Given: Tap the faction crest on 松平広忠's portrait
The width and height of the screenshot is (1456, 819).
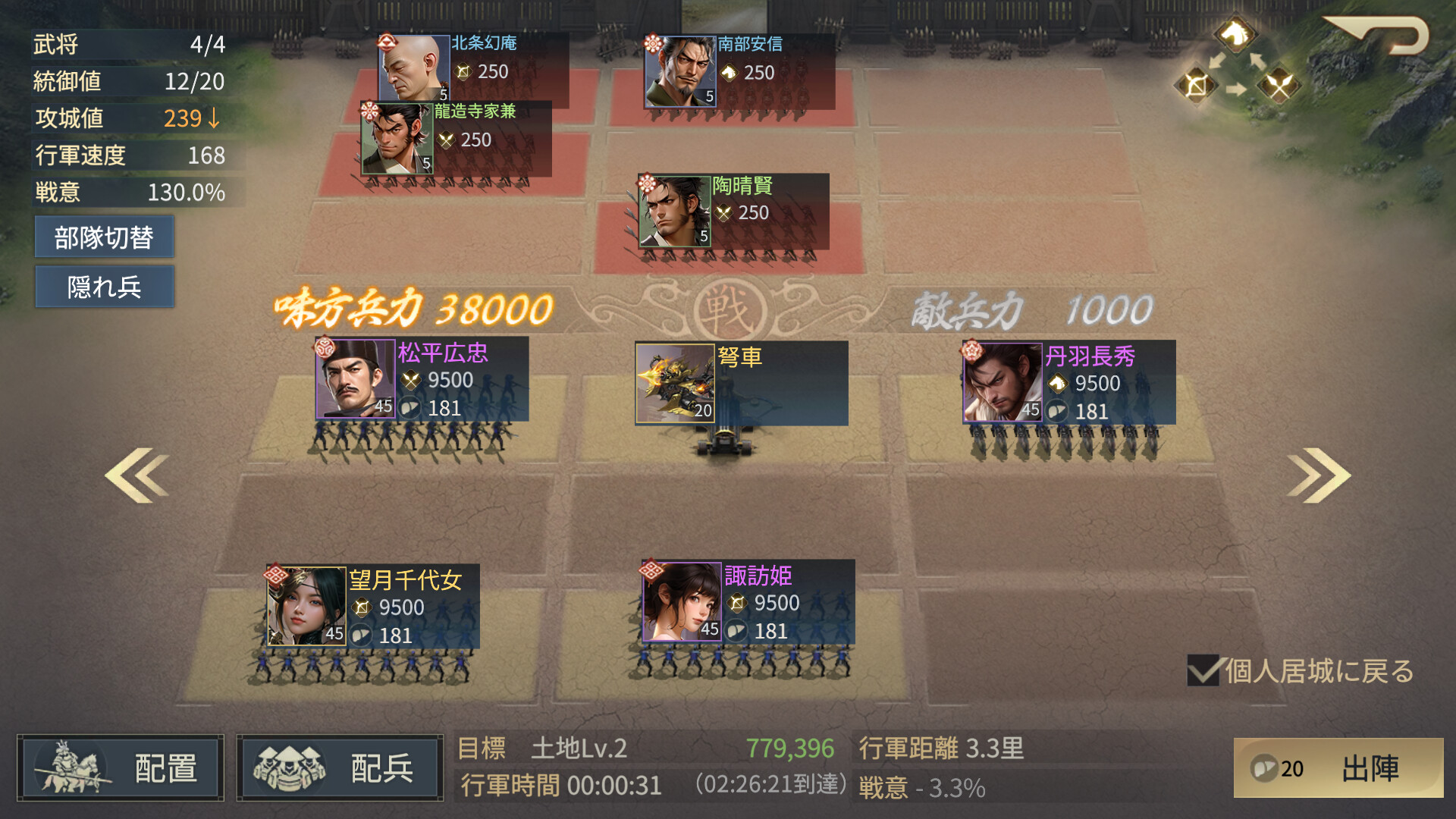Looking at the screenshot, I should tap(325, 347).
